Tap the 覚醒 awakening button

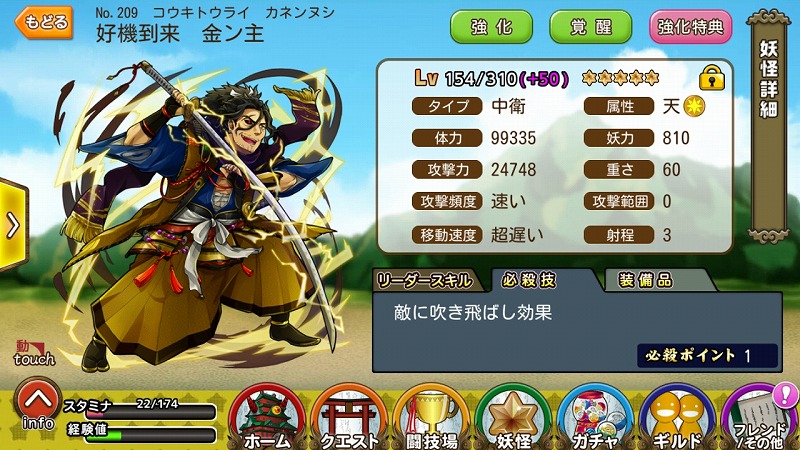pos(591,27)
